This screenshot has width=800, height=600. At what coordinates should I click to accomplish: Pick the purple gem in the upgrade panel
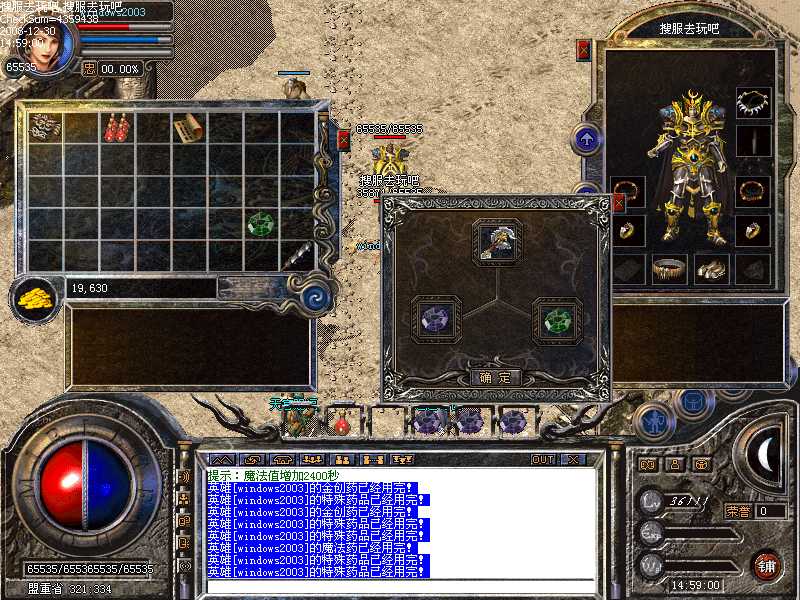click(436, 320)
